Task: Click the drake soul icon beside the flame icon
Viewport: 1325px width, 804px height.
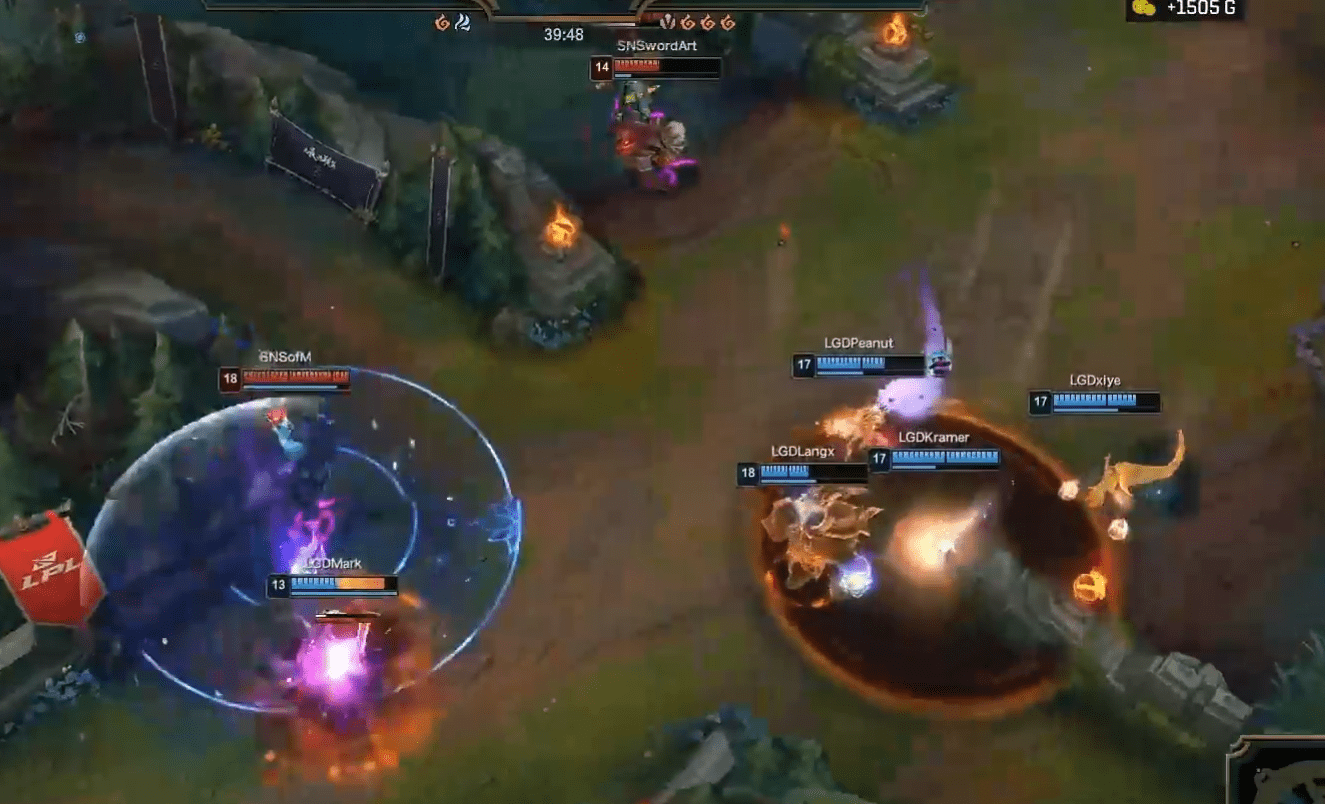Action: click(464, 21)
